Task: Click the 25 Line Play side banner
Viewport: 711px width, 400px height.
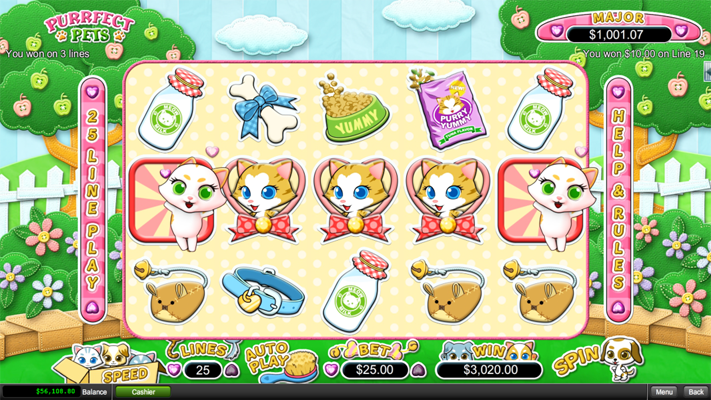Action: click(93, 200)
